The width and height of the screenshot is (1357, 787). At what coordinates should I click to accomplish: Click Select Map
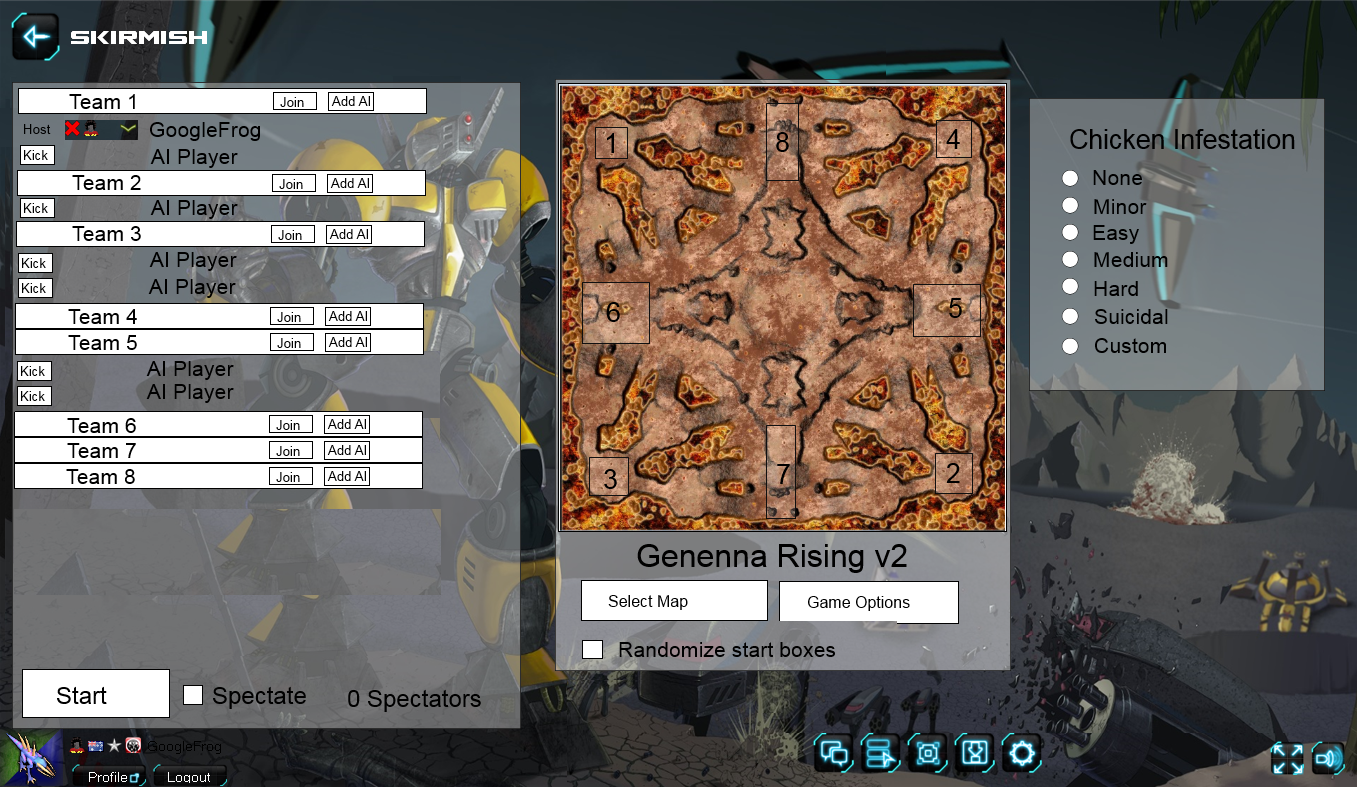[x=673, y=600]
